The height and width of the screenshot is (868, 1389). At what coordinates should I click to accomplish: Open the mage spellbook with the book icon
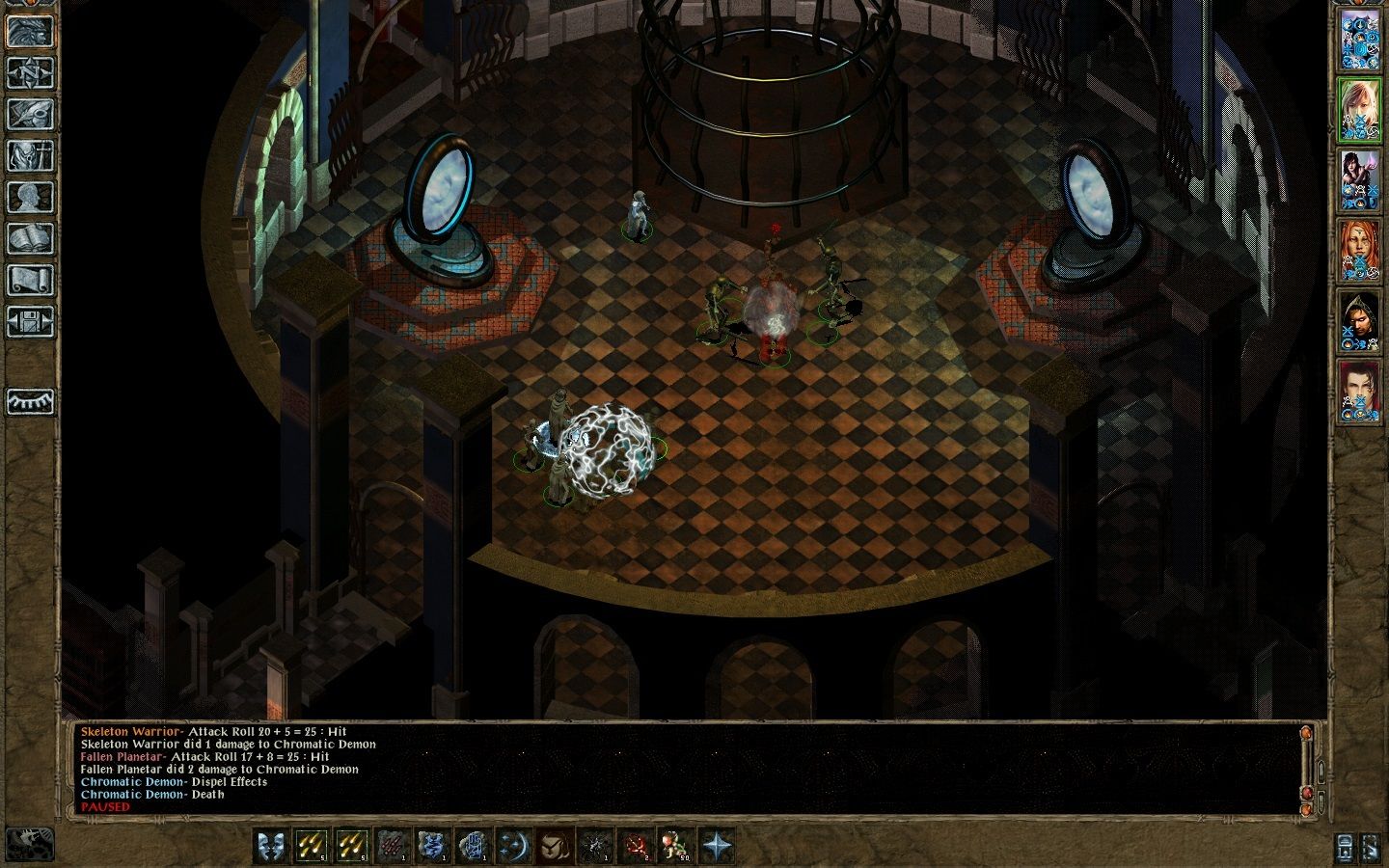point(30,238)
